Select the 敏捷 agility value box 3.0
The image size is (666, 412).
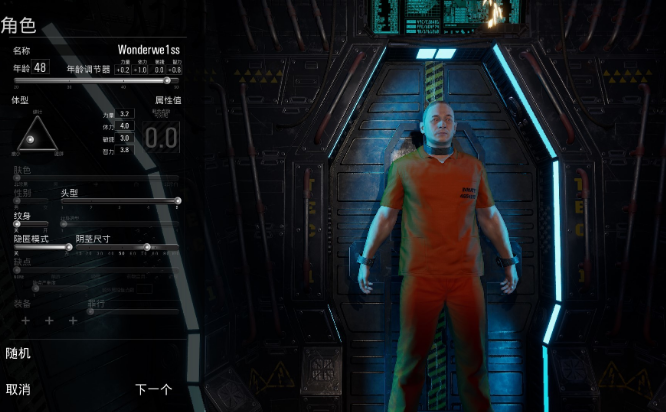[x=125, y=138]
